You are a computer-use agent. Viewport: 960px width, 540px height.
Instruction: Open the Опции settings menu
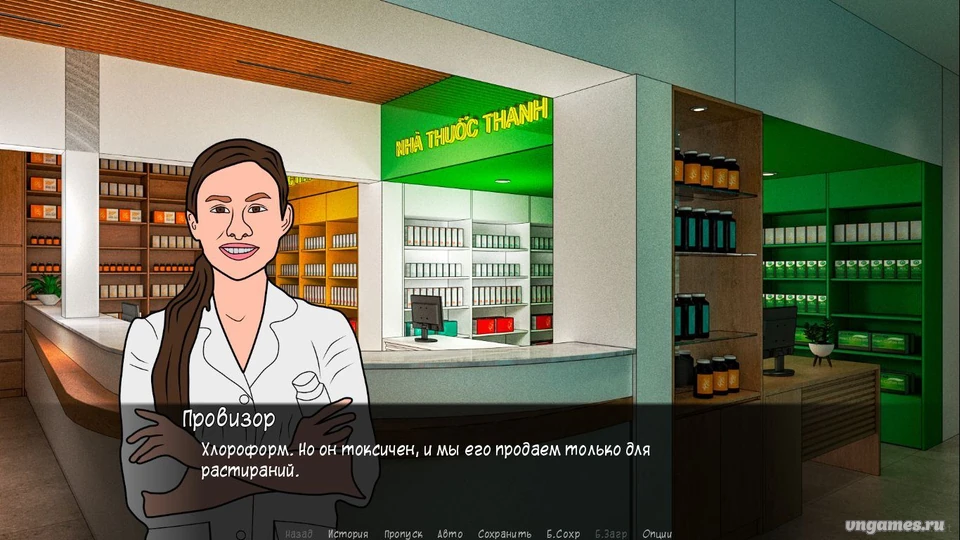coord(657,534)
